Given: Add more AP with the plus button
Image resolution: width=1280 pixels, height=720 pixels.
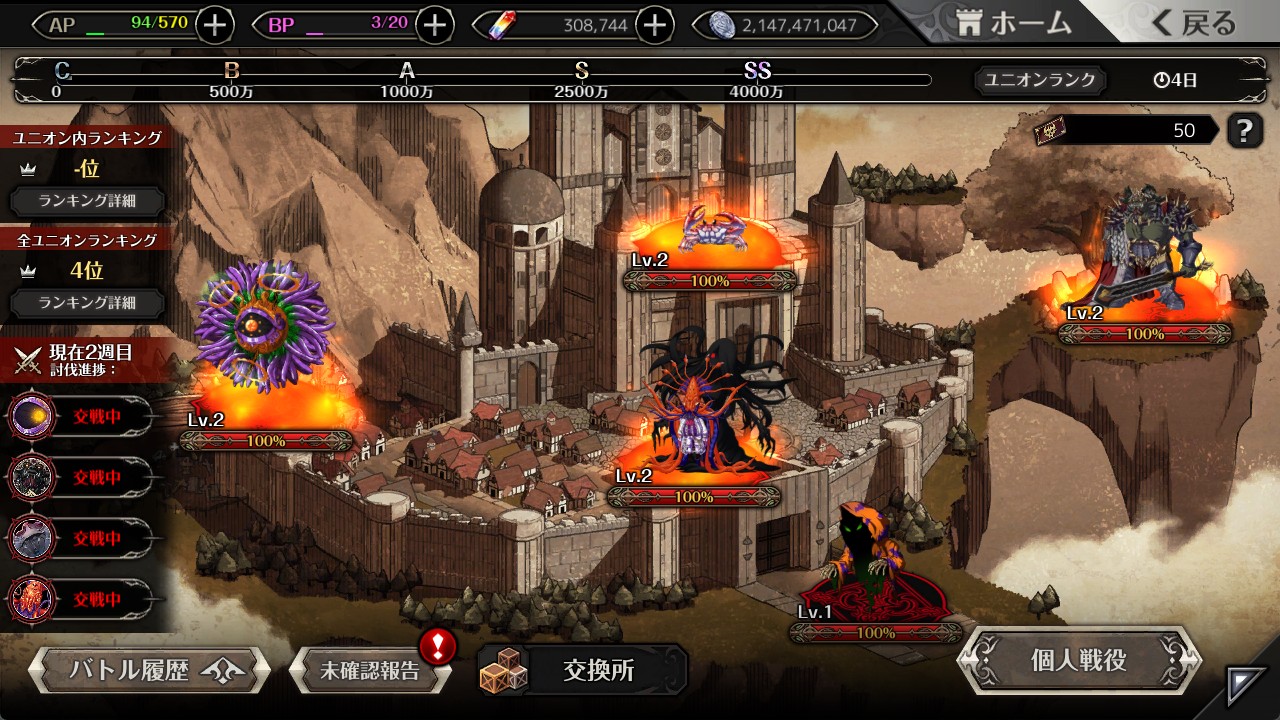Looking at the screenshot, I should click(x=215, y=25).
